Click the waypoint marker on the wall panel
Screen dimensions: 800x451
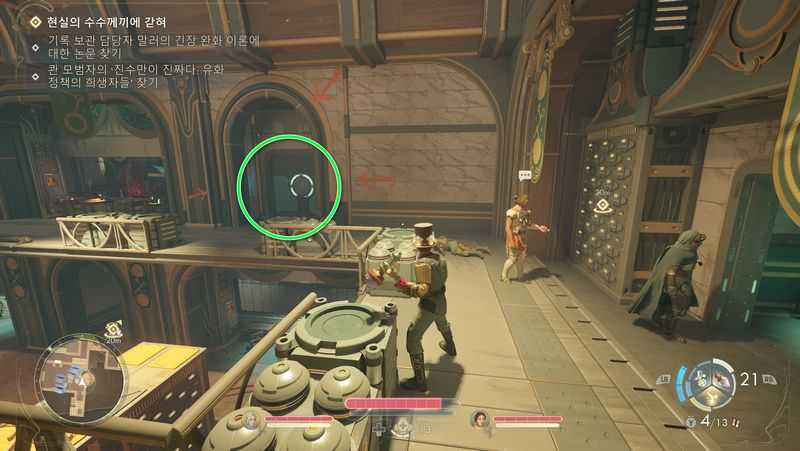(x=602, y=207)
